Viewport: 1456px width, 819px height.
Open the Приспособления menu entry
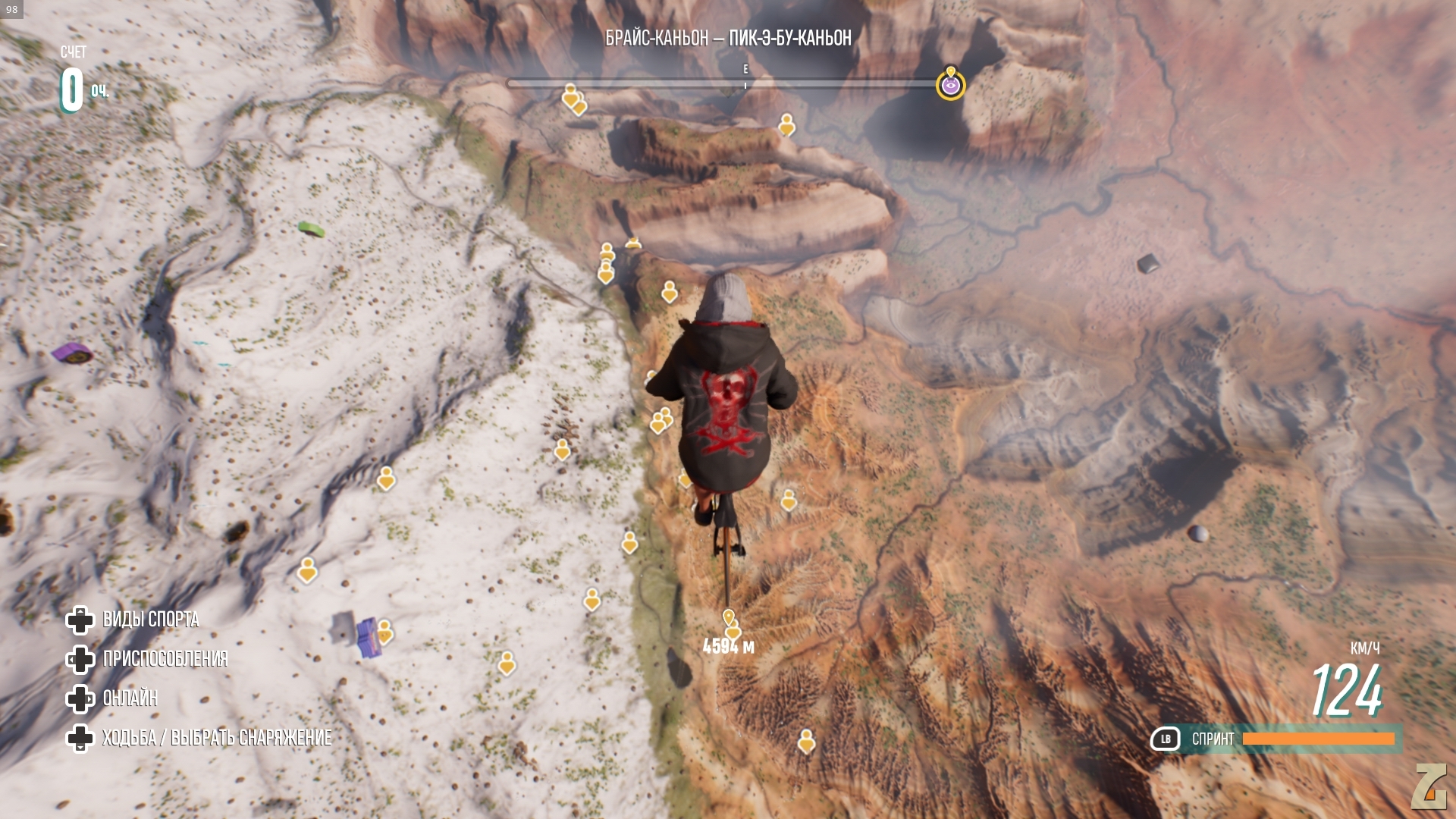(165, 659)
